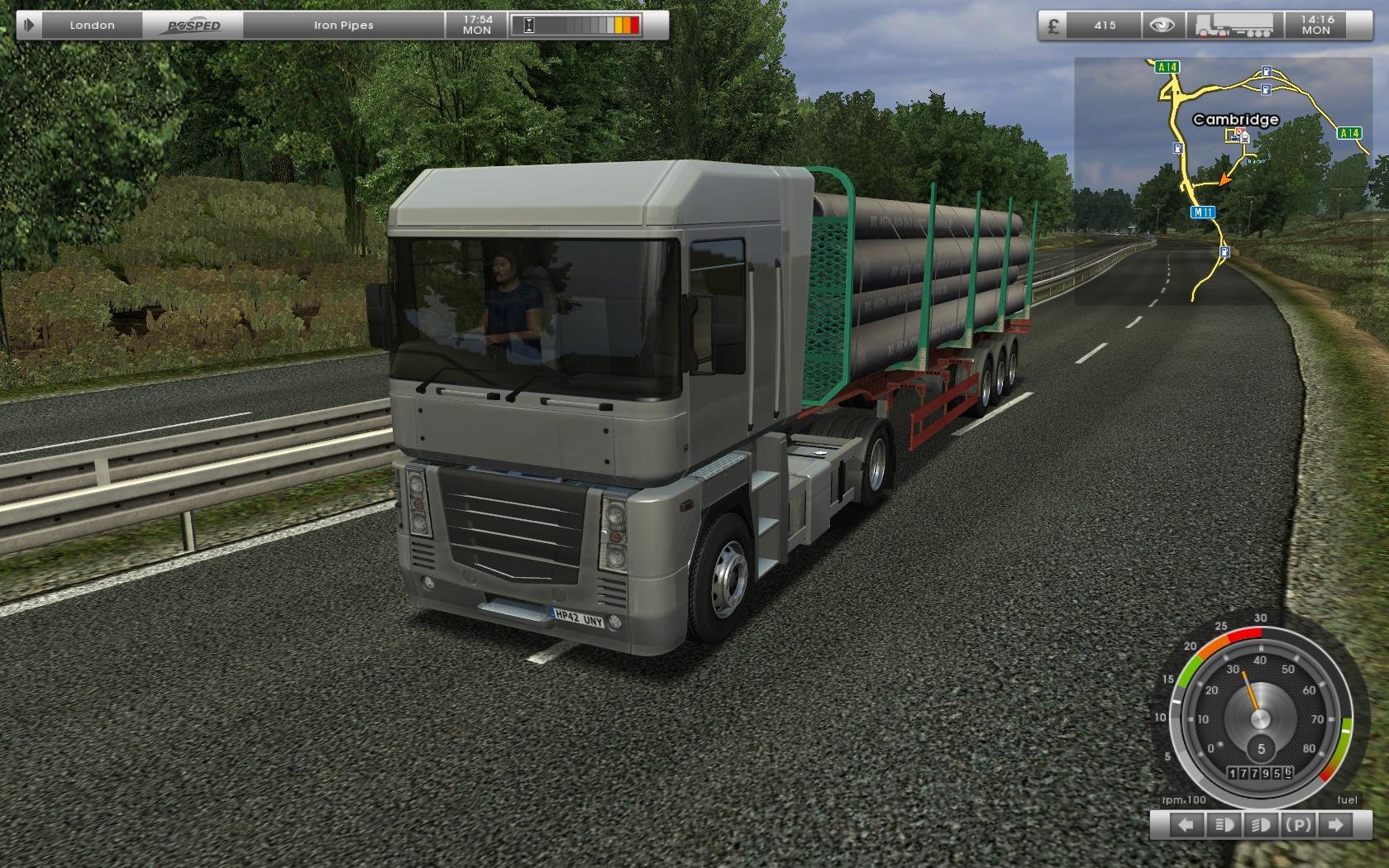The height and width of the screenshot is (868, 1389).
Task: Toggle the Iron Pipes cargo info display
Action: pos(341,25)
